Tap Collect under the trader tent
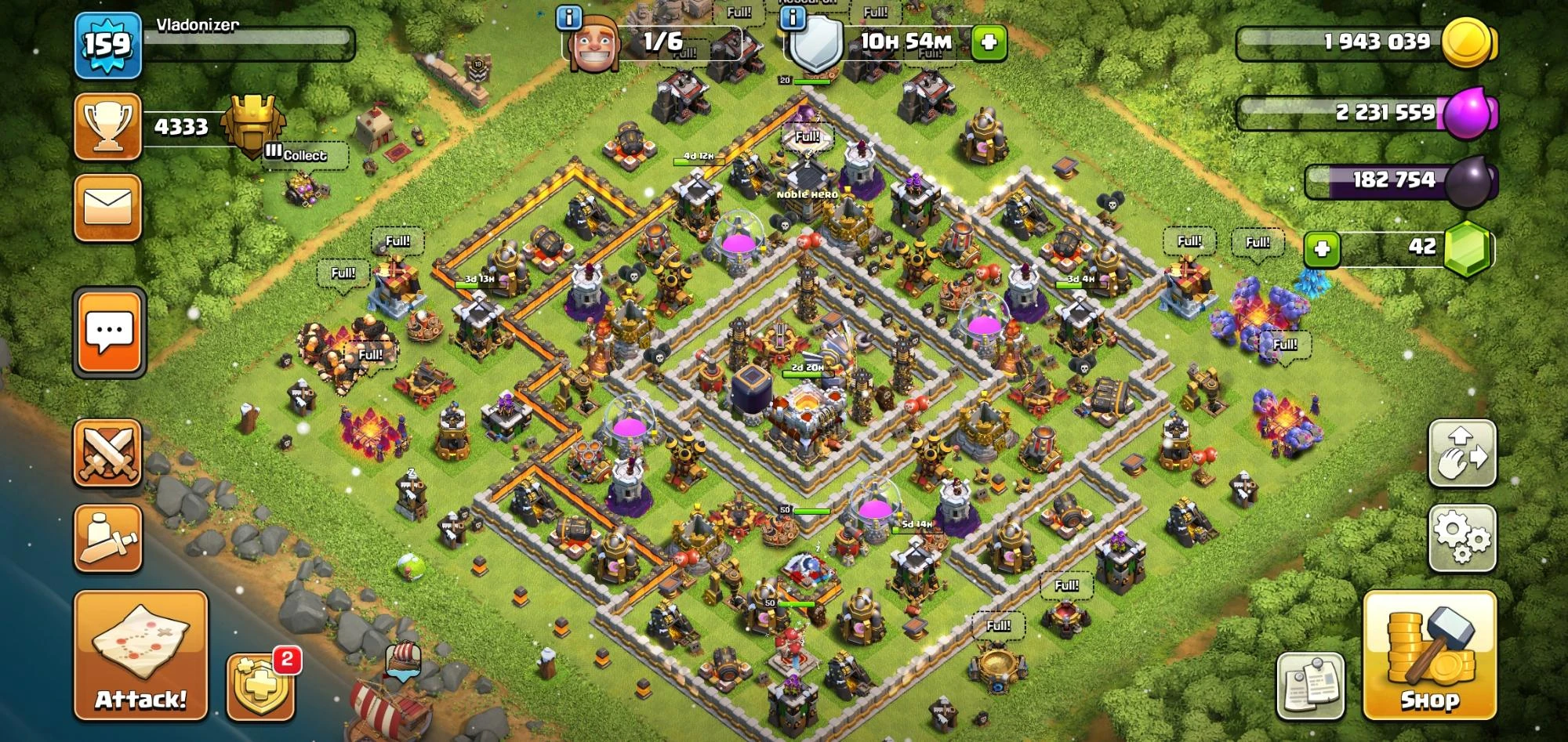The image size is (1568, 742). coord(306,156)
